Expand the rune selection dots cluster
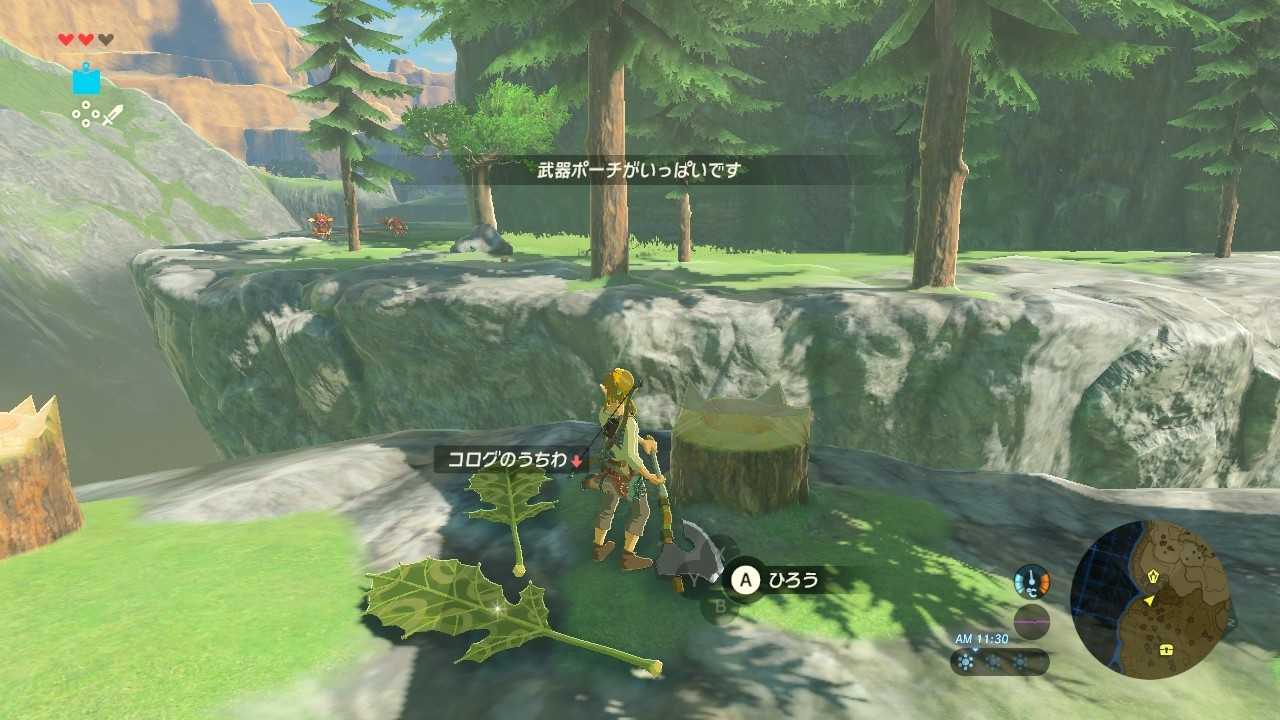1280x720 pixels. pos(87,113)
